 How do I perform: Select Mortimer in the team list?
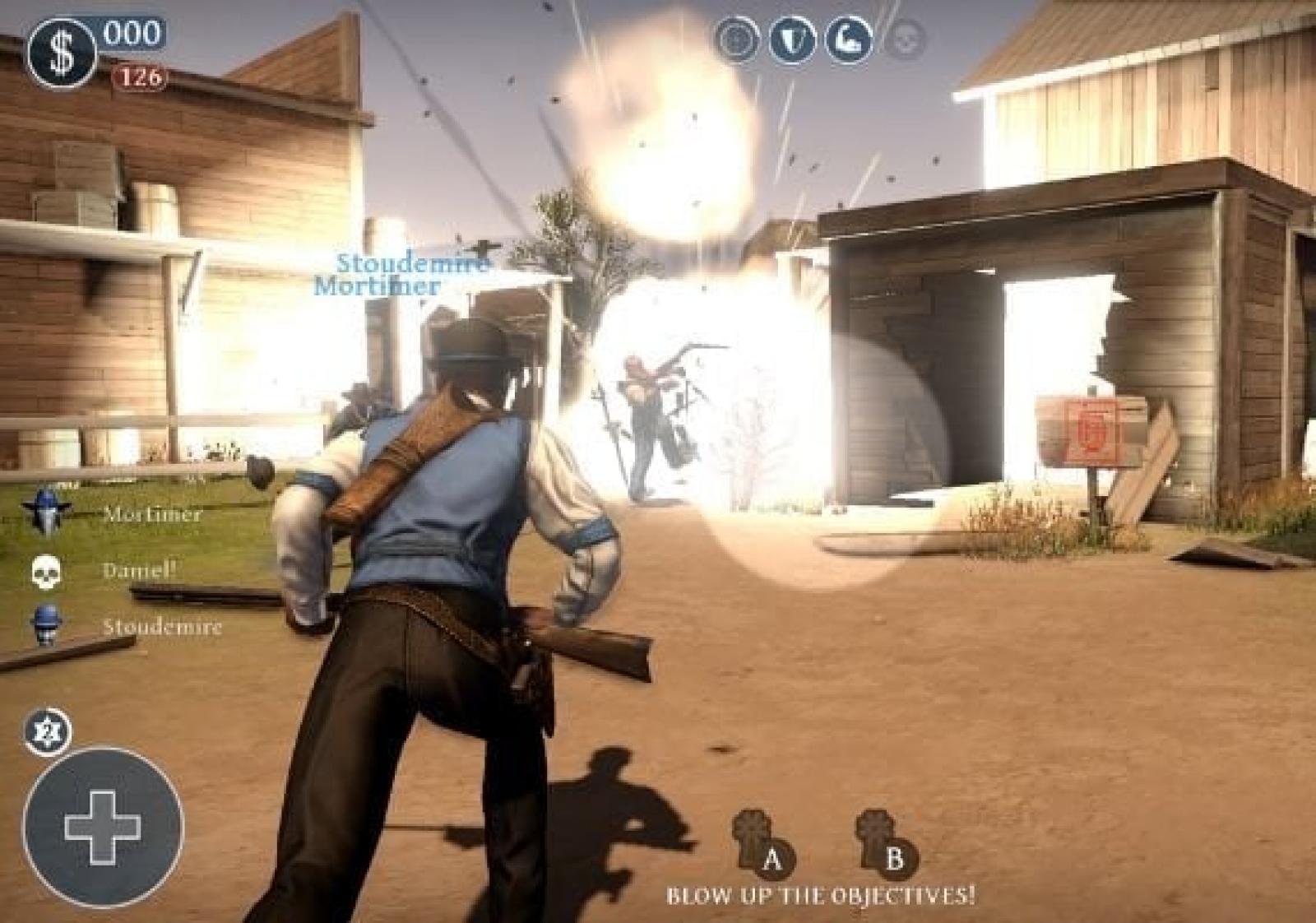coord(151,515)
